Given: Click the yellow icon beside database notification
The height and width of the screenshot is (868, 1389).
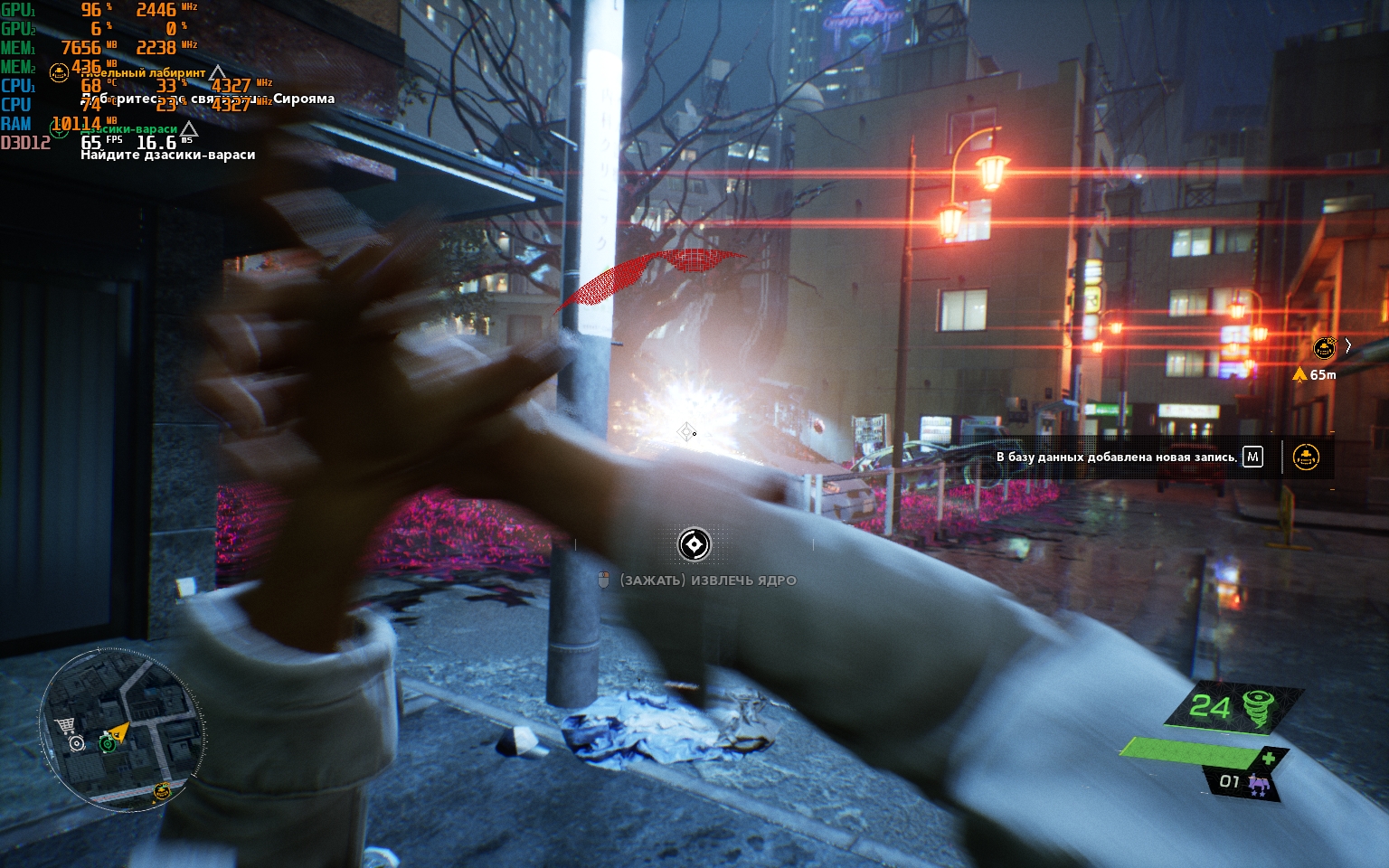Looking at the screenshot, I should click(x=1305, y=458).
